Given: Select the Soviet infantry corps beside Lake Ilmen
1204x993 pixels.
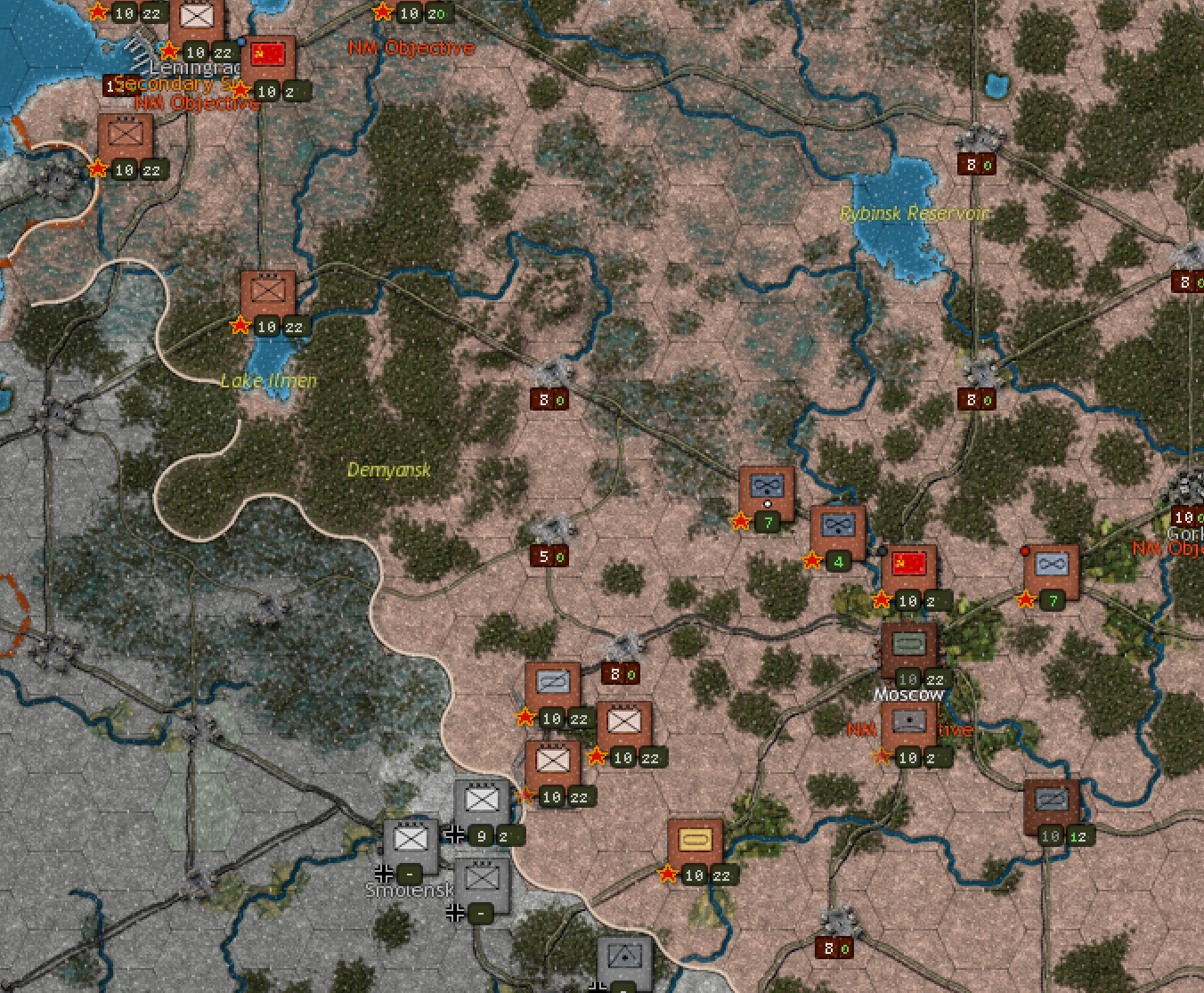Looking at the screenshot, I should (x=268, y=291).
